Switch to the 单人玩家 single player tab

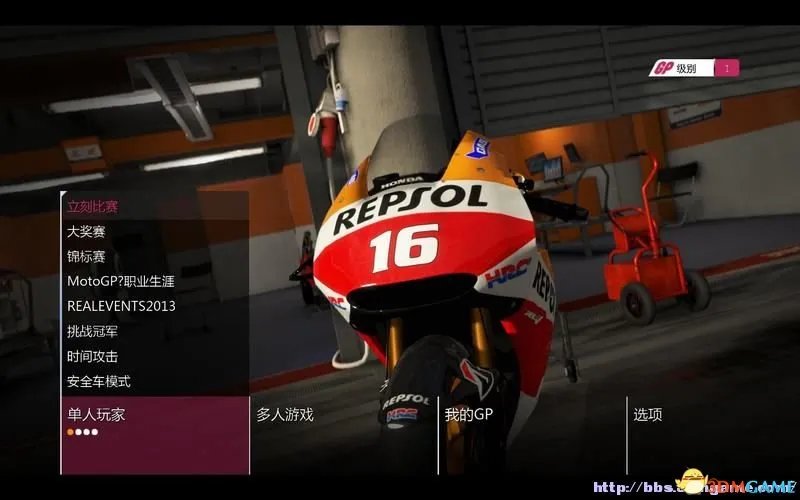tap(97, 414)
